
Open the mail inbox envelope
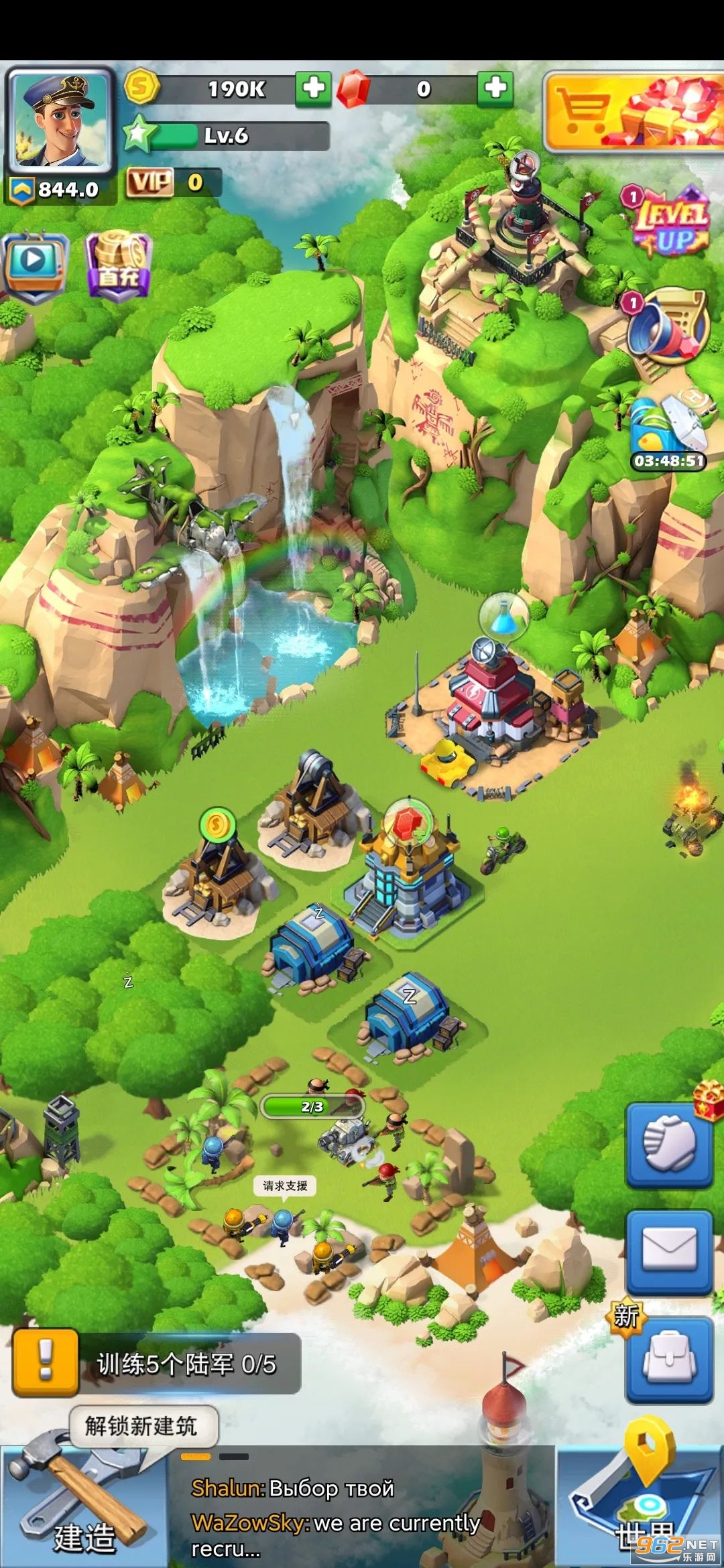[668, 1251]
